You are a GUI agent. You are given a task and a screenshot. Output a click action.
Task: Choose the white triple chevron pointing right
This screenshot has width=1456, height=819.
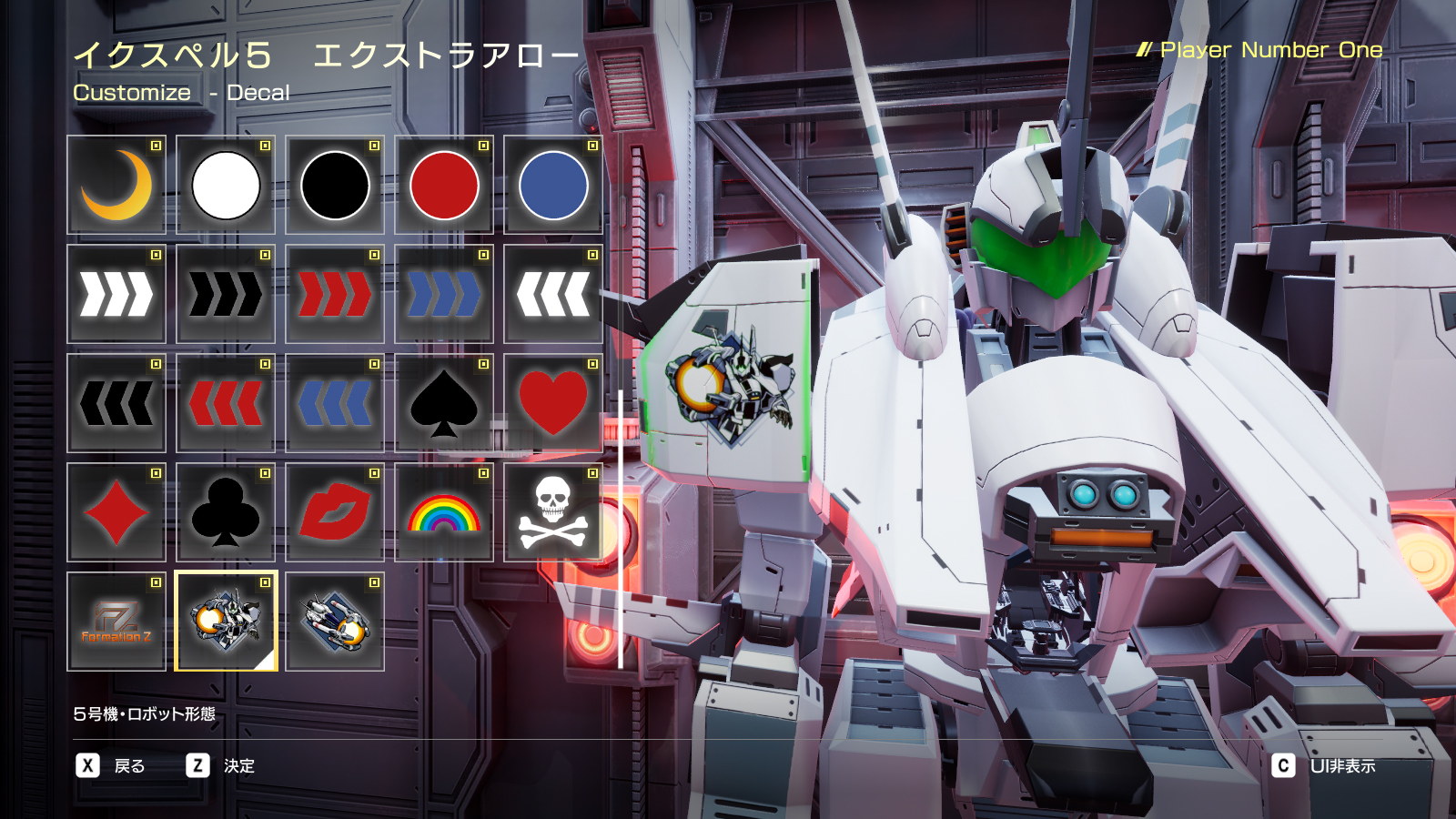click(x=116, y=294)
